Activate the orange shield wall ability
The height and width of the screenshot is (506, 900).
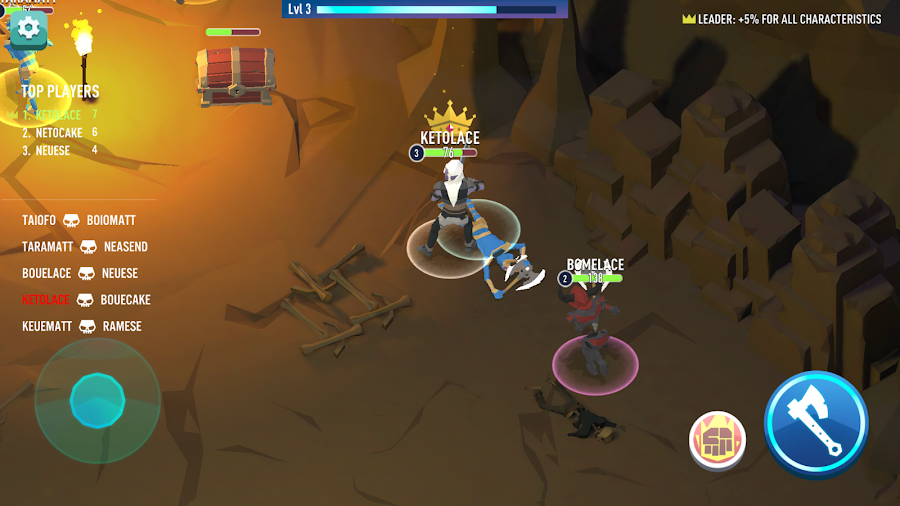[x=717, y=440]
